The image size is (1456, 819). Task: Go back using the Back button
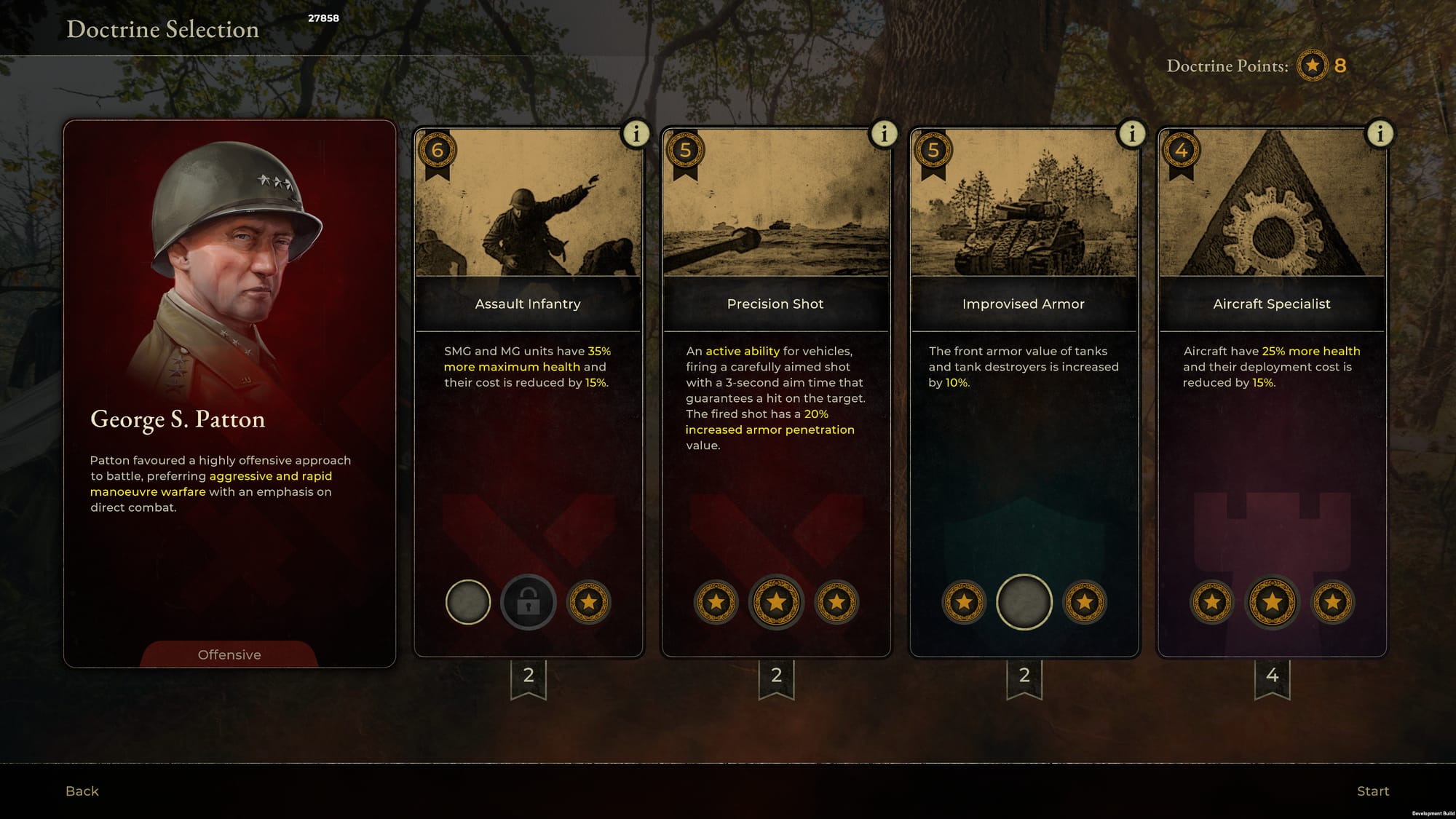coord(82,791)
